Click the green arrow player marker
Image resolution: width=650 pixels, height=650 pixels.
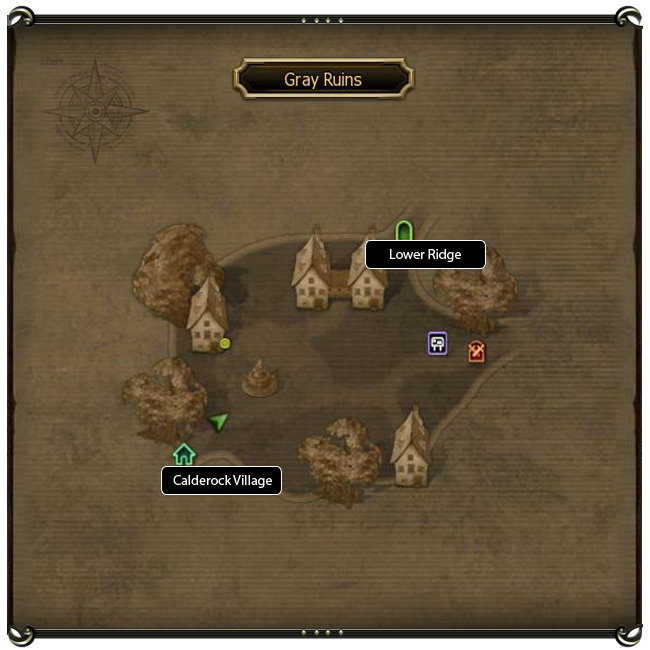tap(219, 421)
